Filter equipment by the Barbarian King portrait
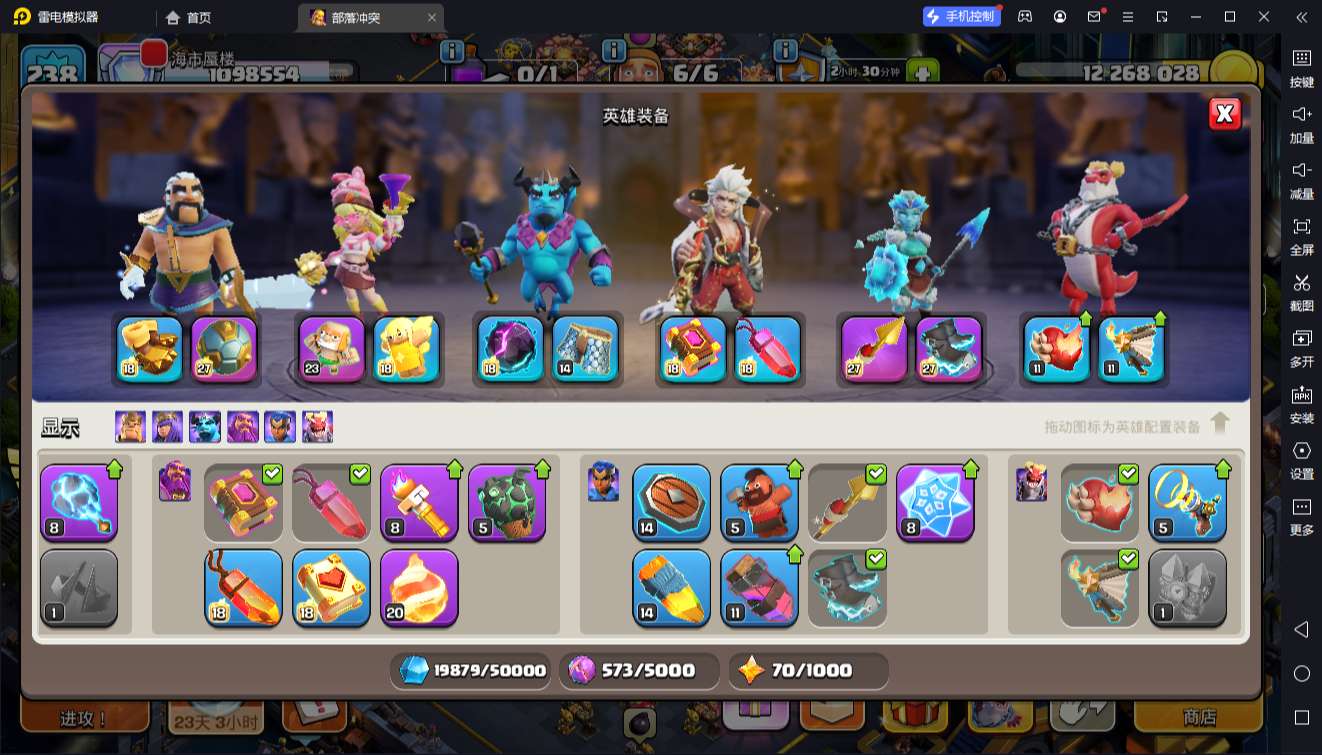 [130, 427]
